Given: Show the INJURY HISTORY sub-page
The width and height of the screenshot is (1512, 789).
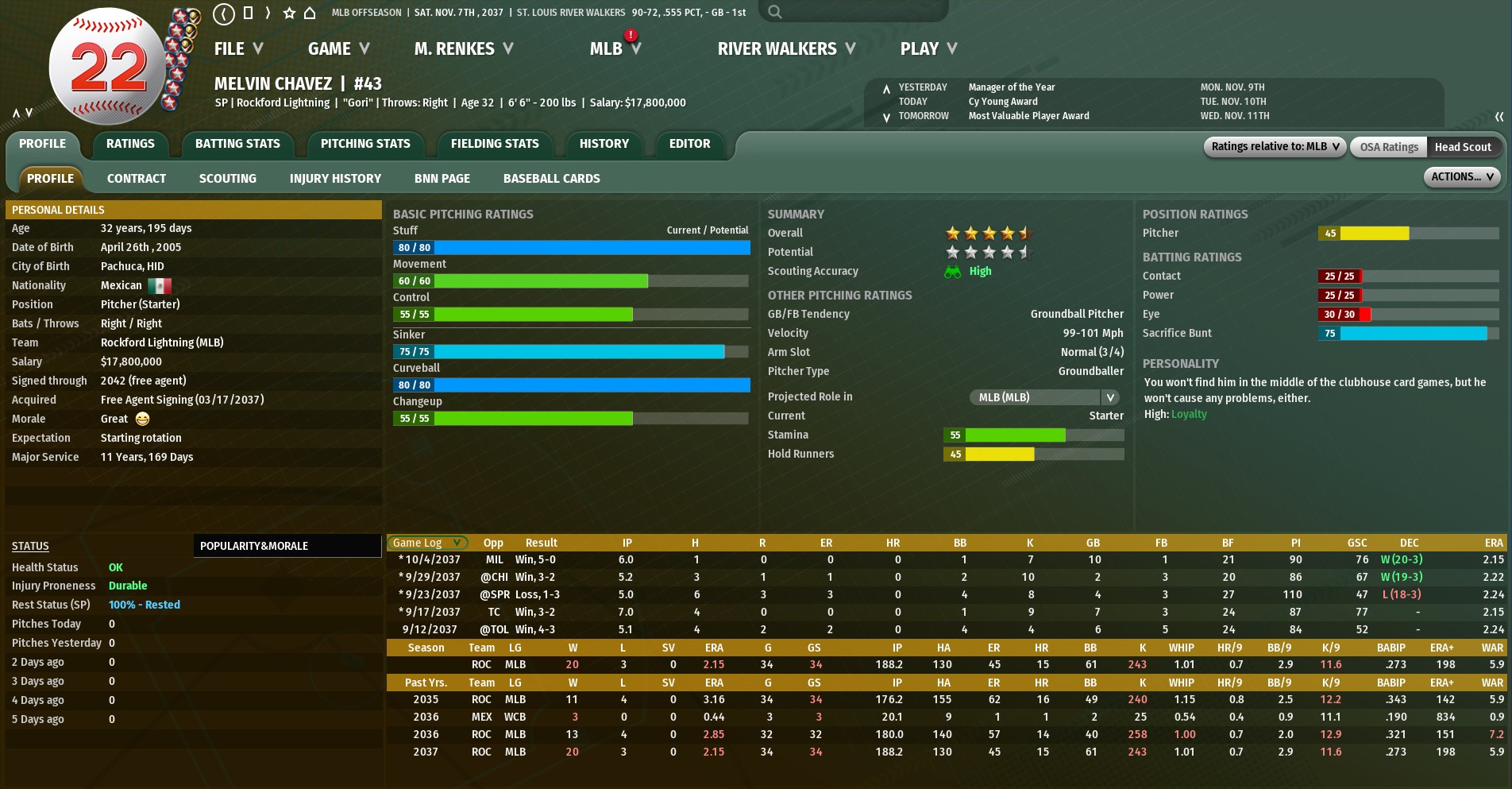Looking at the screenshot, I should coord(335,179).
